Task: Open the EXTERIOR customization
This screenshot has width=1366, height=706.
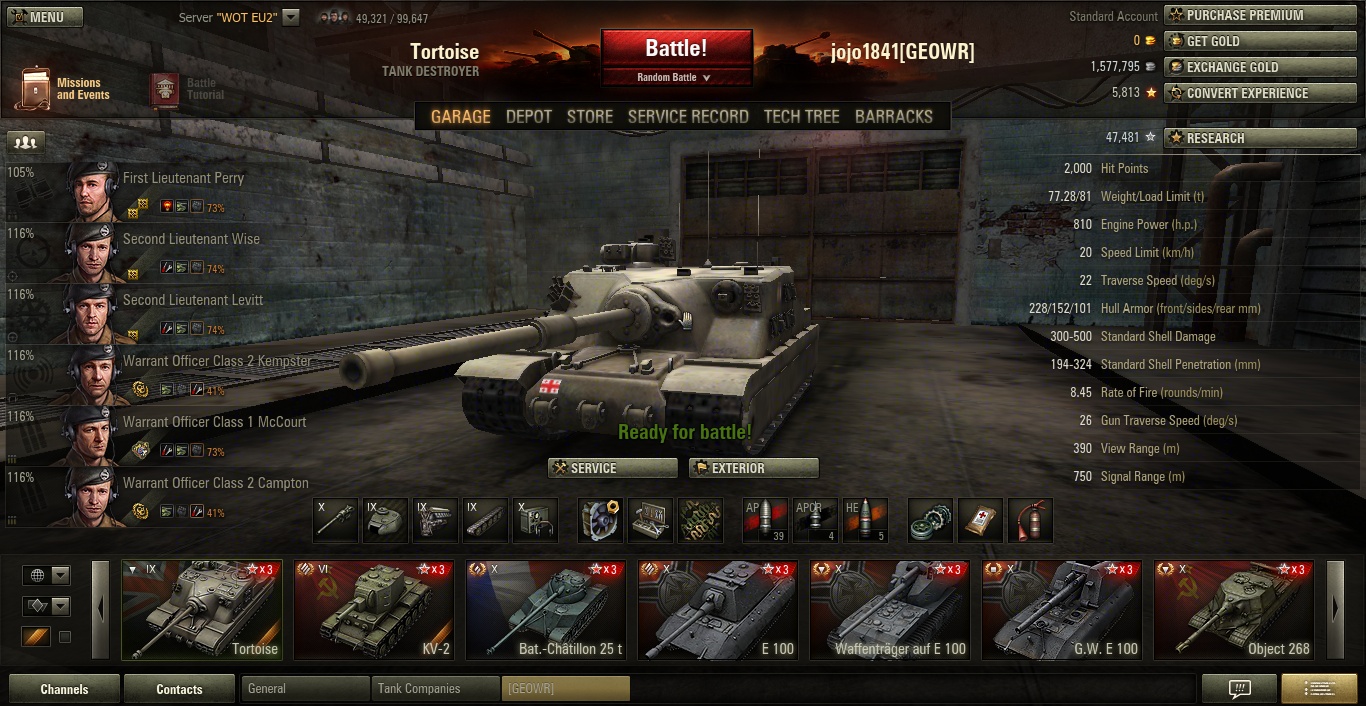Action: click(x=753, y=468)
